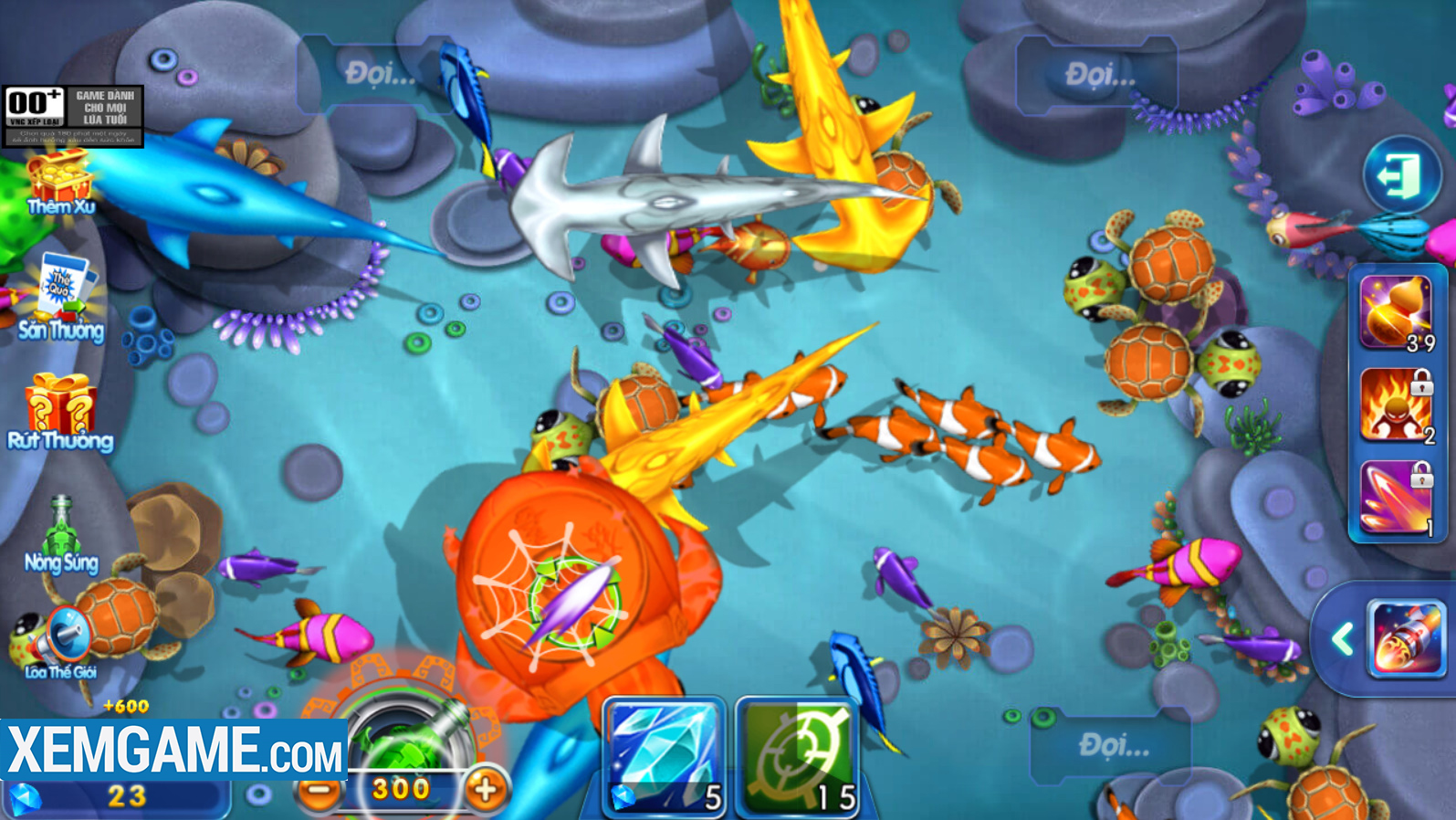The height and width of the screenshot is (820, 1456).
Task: Activate the green target lock skill
Action: coord(797,756)
